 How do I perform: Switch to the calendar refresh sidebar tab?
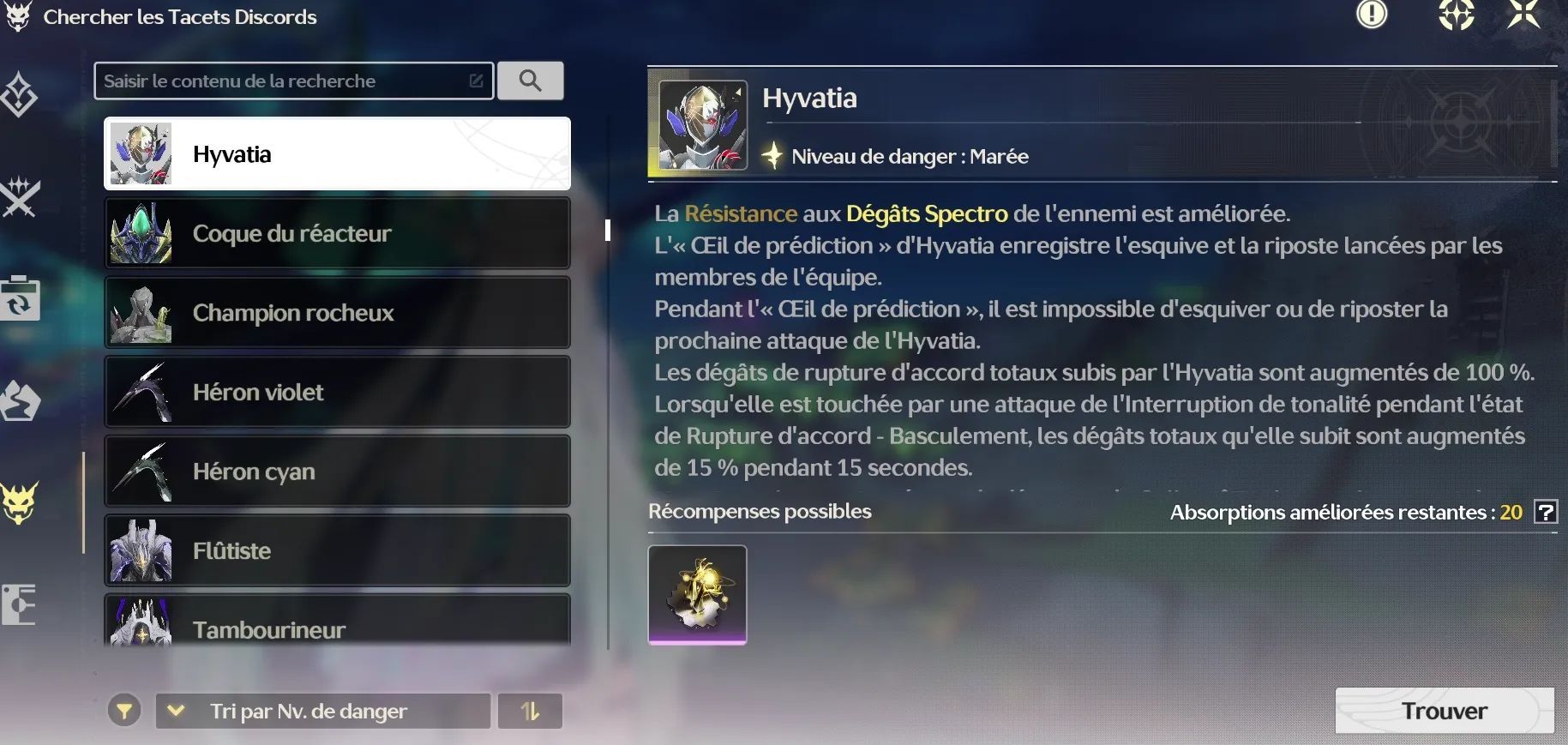[x=21, y=298]
